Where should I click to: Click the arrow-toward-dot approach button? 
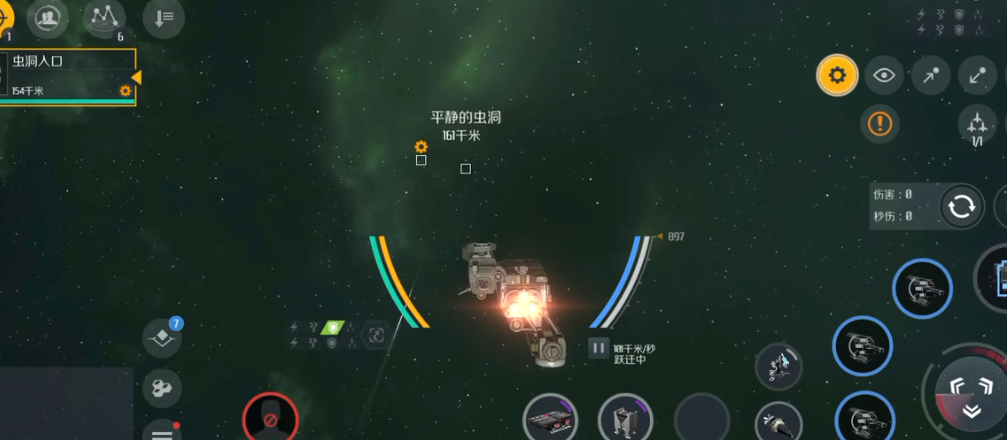point(931,75)
